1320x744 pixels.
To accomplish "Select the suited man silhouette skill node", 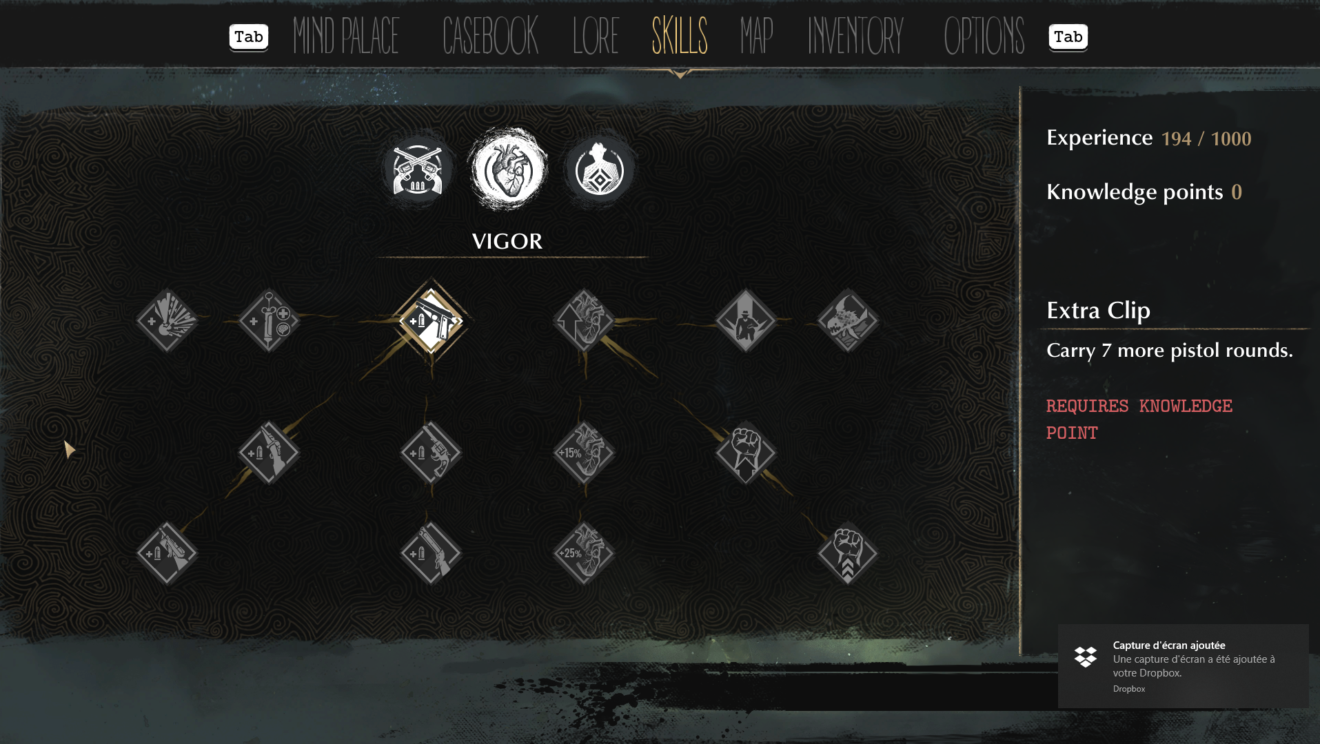I will pos(746,321).
